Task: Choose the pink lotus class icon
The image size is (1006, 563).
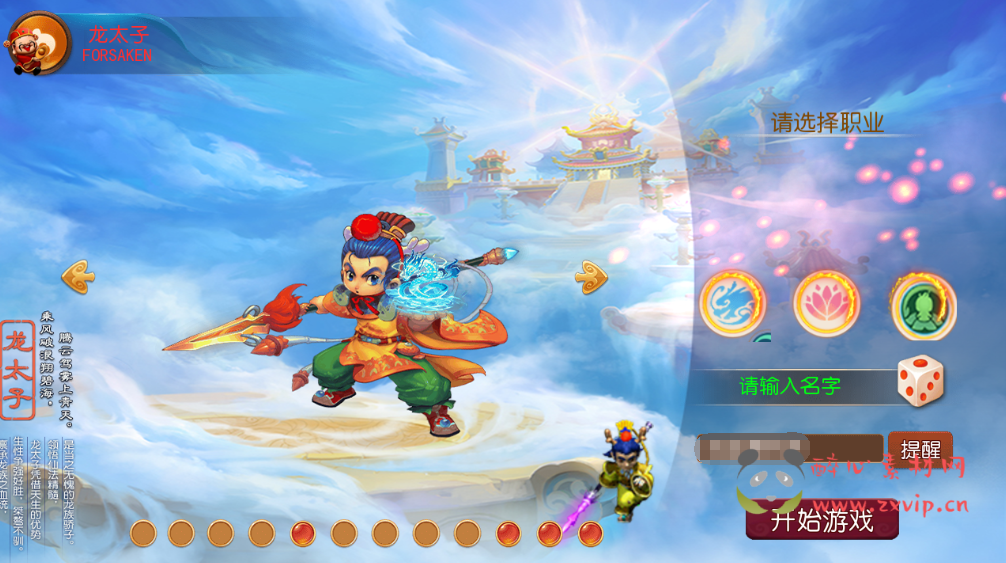Action: pos(826,302)
